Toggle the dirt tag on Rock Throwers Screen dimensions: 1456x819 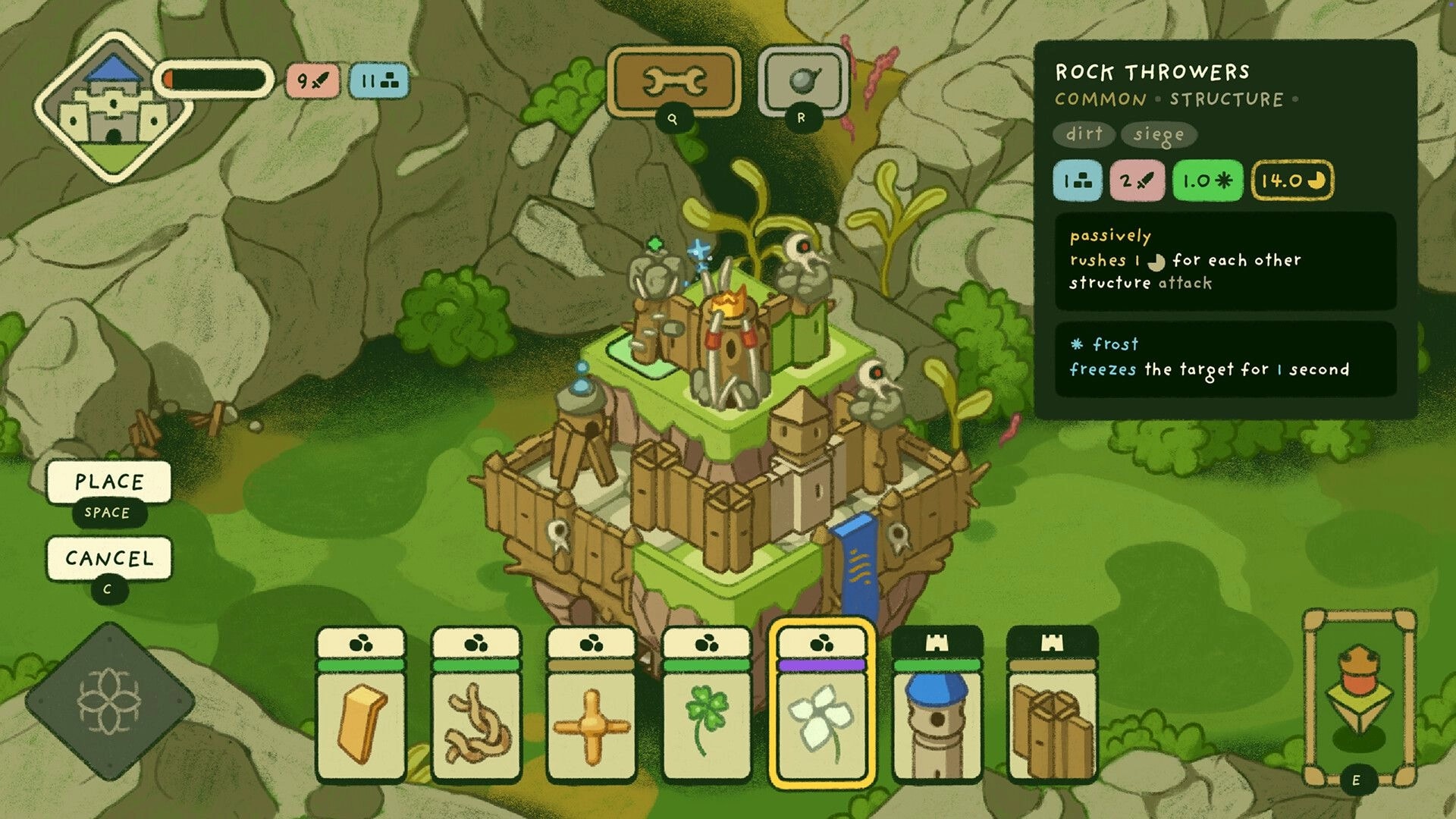coord(1083,135)
